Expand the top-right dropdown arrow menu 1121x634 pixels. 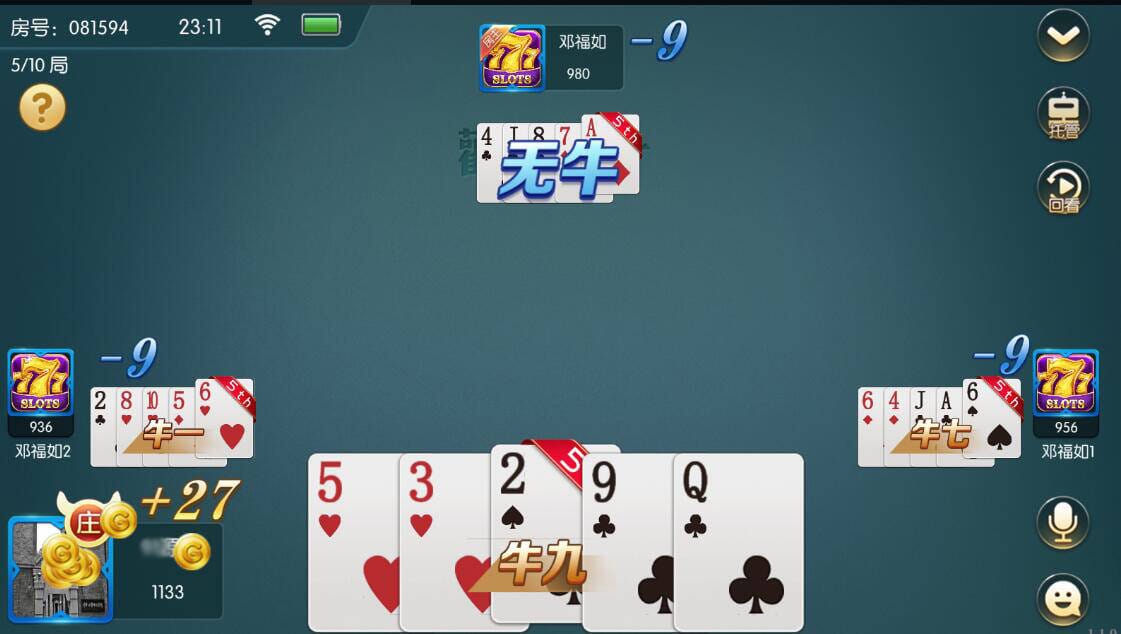tap(1063, 36)
